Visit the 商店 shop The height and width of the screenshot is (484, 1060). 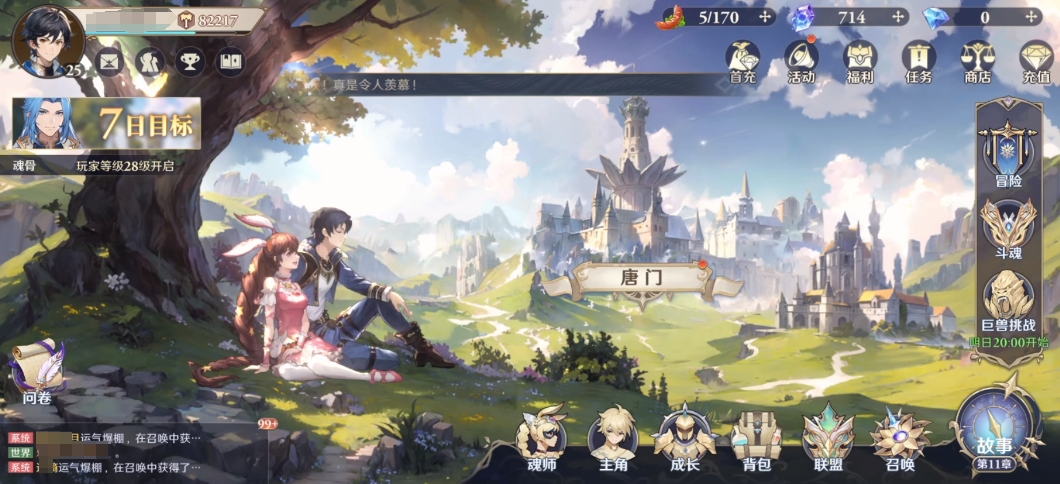[x=976, y=60]
